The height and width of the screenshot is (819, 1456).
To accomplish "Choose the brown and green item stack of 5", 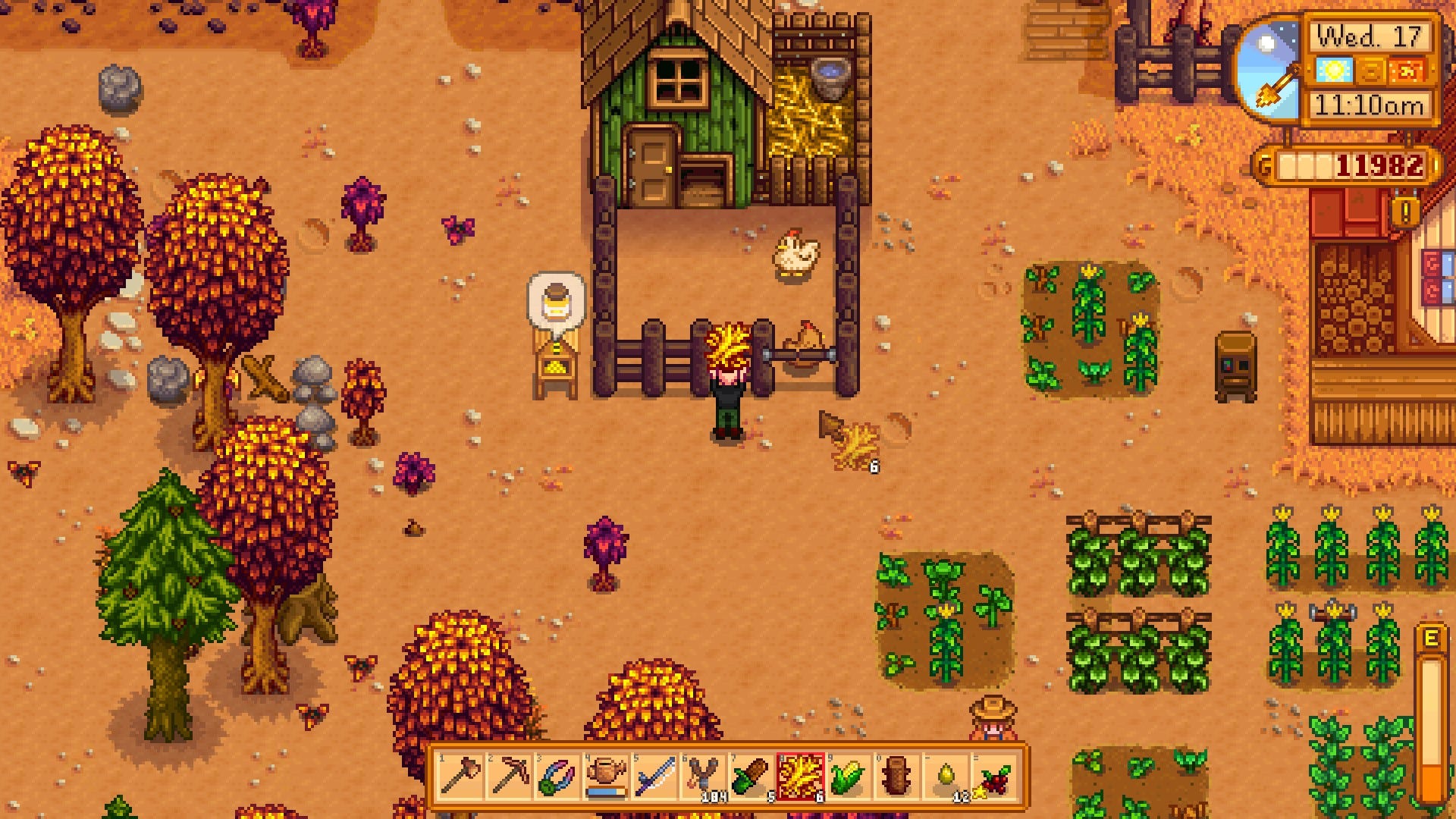I will coord(751,777).
